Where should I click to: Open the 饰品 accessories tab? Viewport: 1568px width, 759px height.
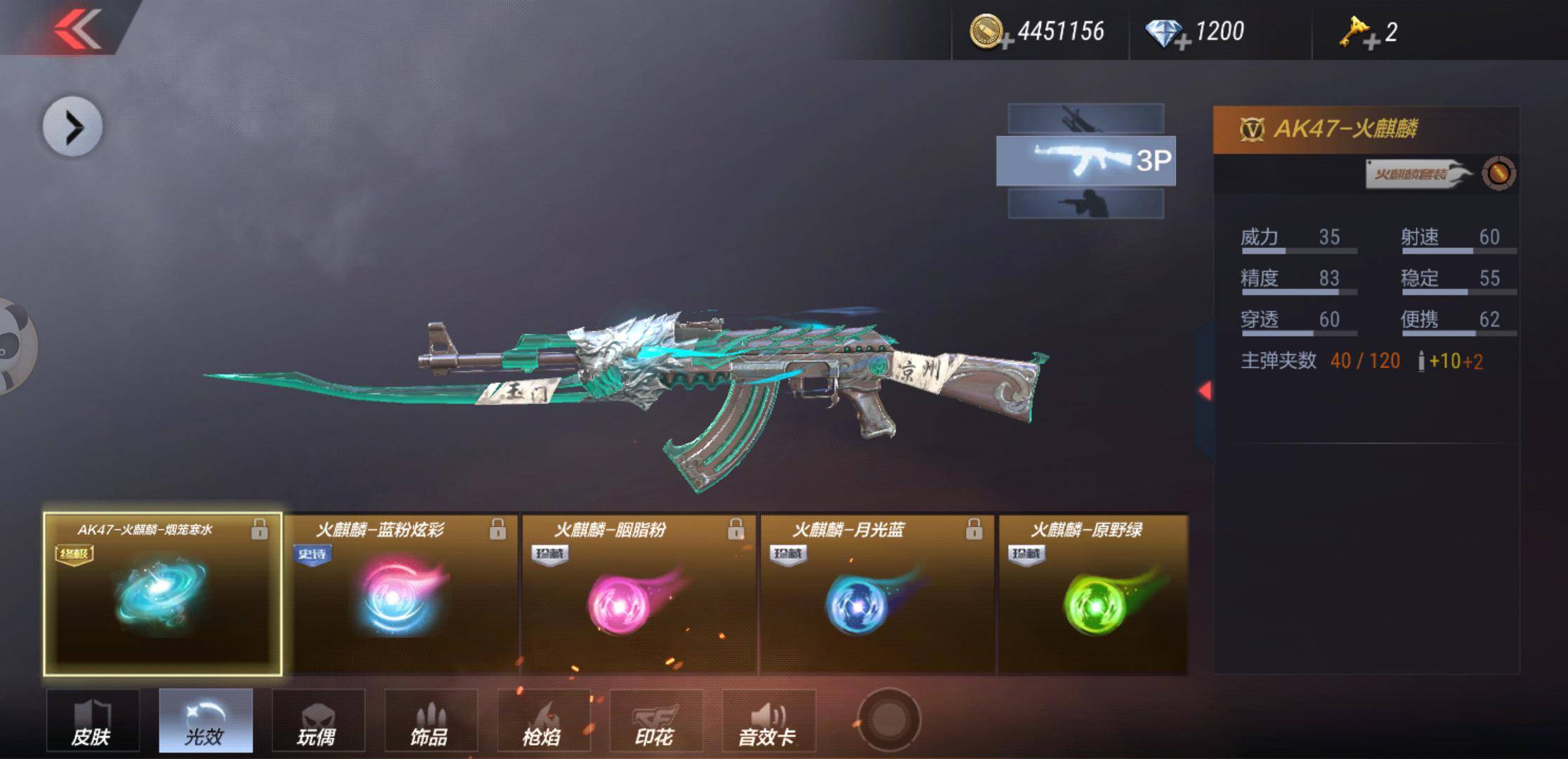click(x=431, y=721)
